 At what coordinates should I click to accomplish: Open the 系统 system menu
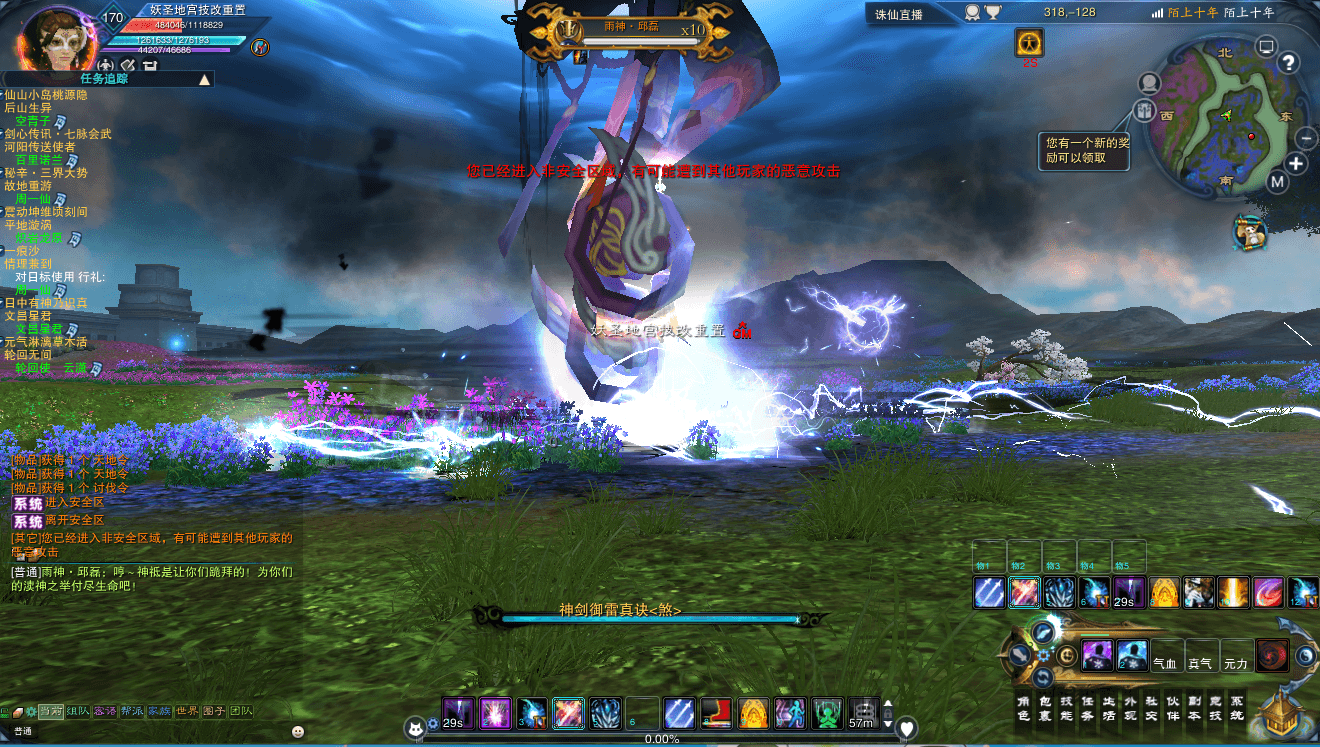pyautogui.click(x=1237, y=708)
